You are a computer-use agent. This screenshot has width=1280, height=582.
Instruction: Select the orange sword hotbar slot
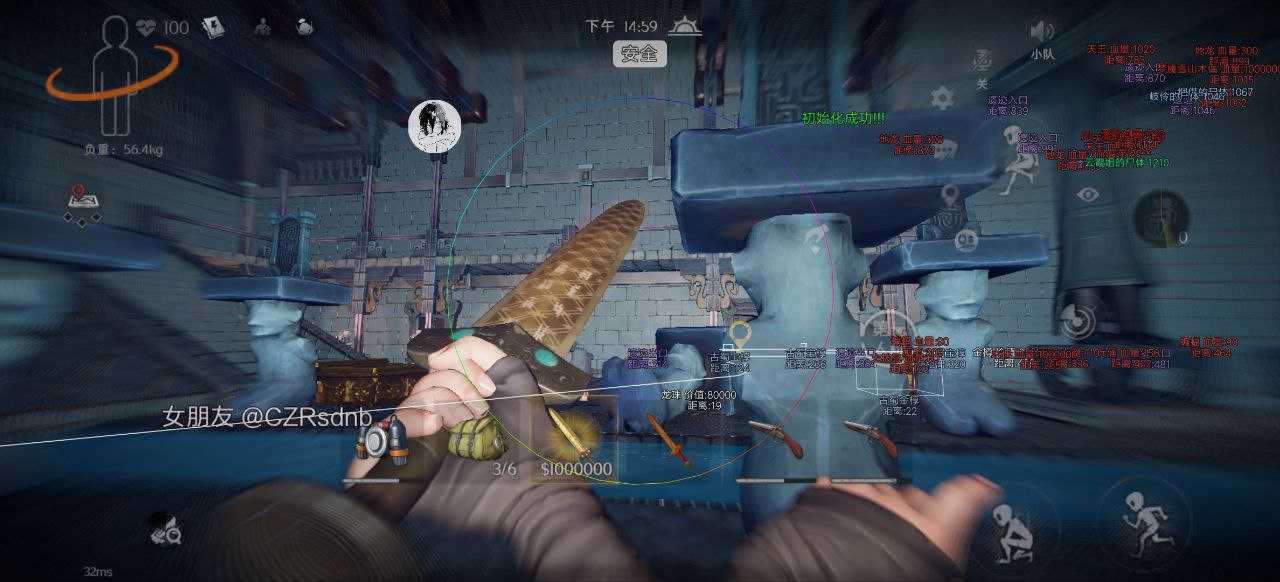tap(667, 440)
